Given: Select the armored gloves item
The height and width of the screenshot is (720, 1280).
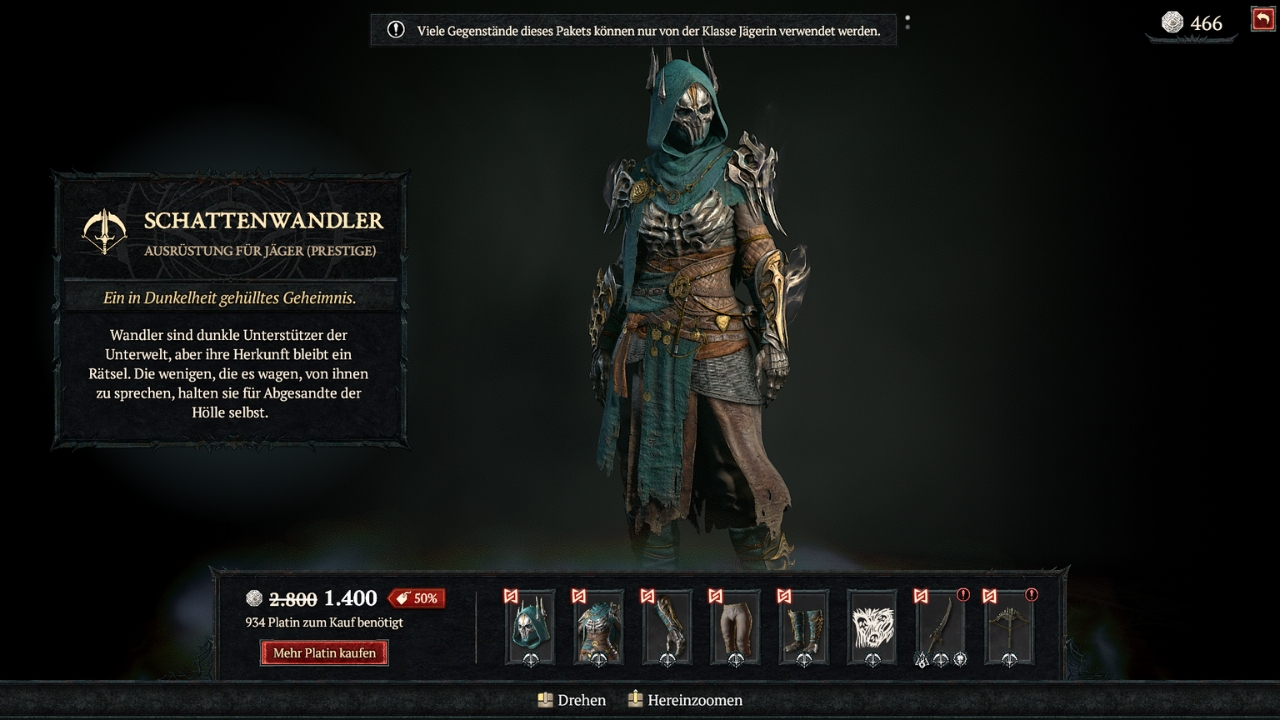Looking at the screenshot, I should point(667,627).
